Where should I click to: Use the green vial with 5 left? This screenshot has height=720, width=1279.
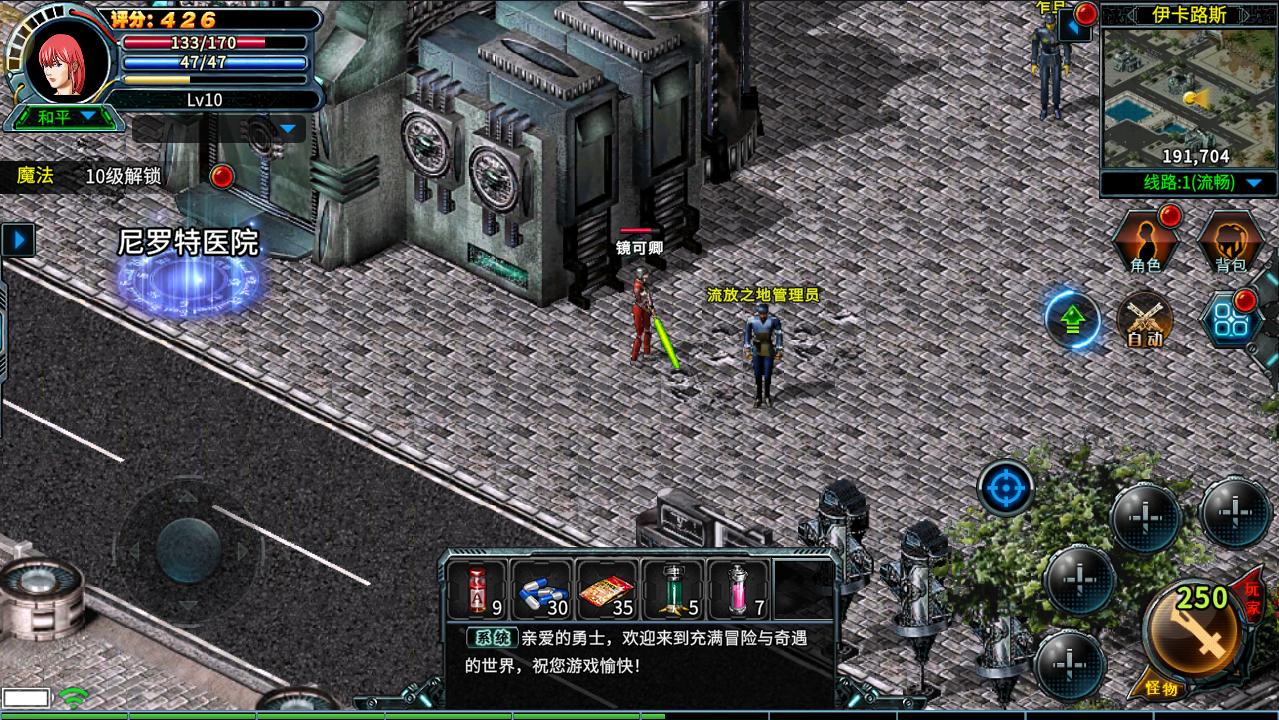pos(672,590)
